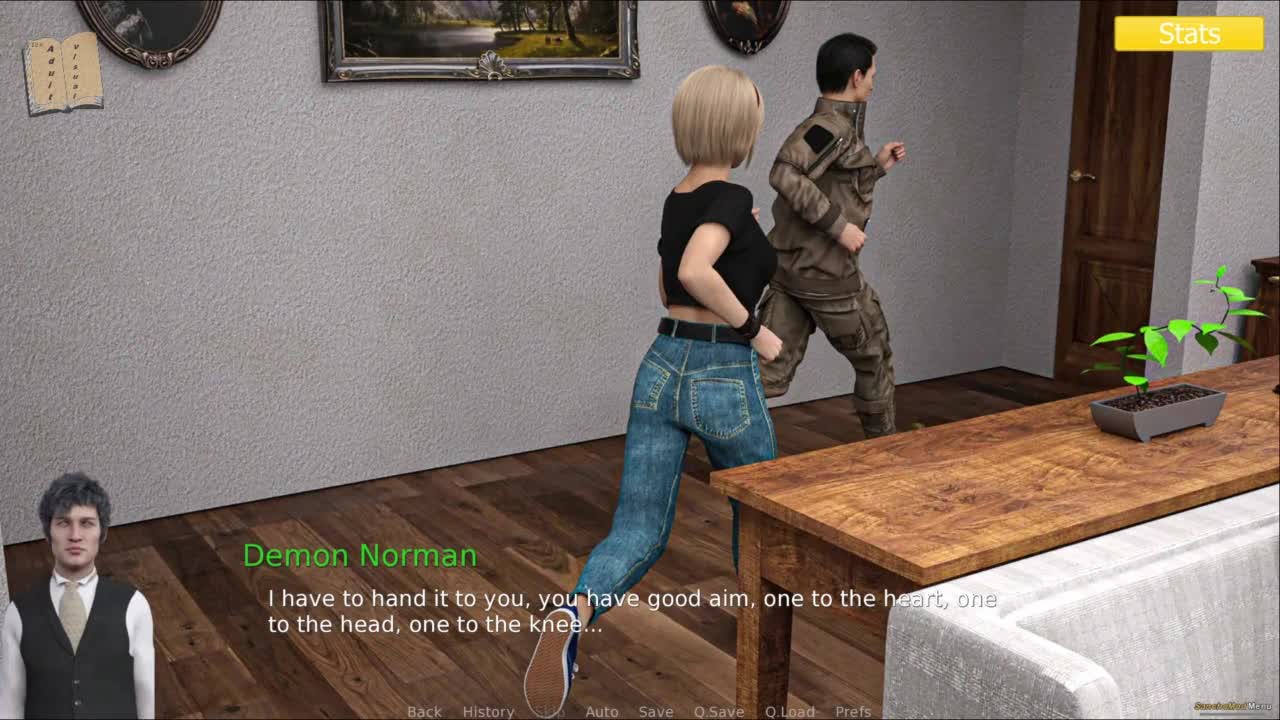Image resolution: width=1280 pixels, height=720 pixels.
Task: Open the yellow Stats panel
Action: 1189,33
